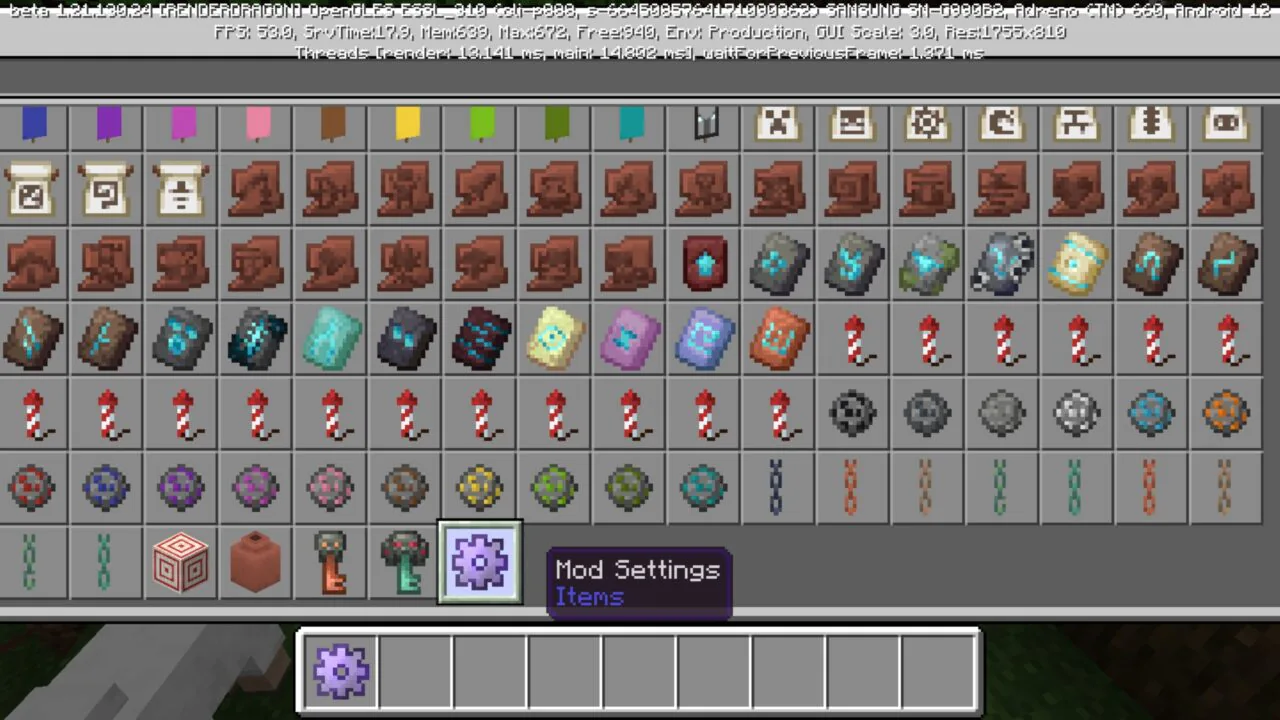Select the red firework star

33,487
